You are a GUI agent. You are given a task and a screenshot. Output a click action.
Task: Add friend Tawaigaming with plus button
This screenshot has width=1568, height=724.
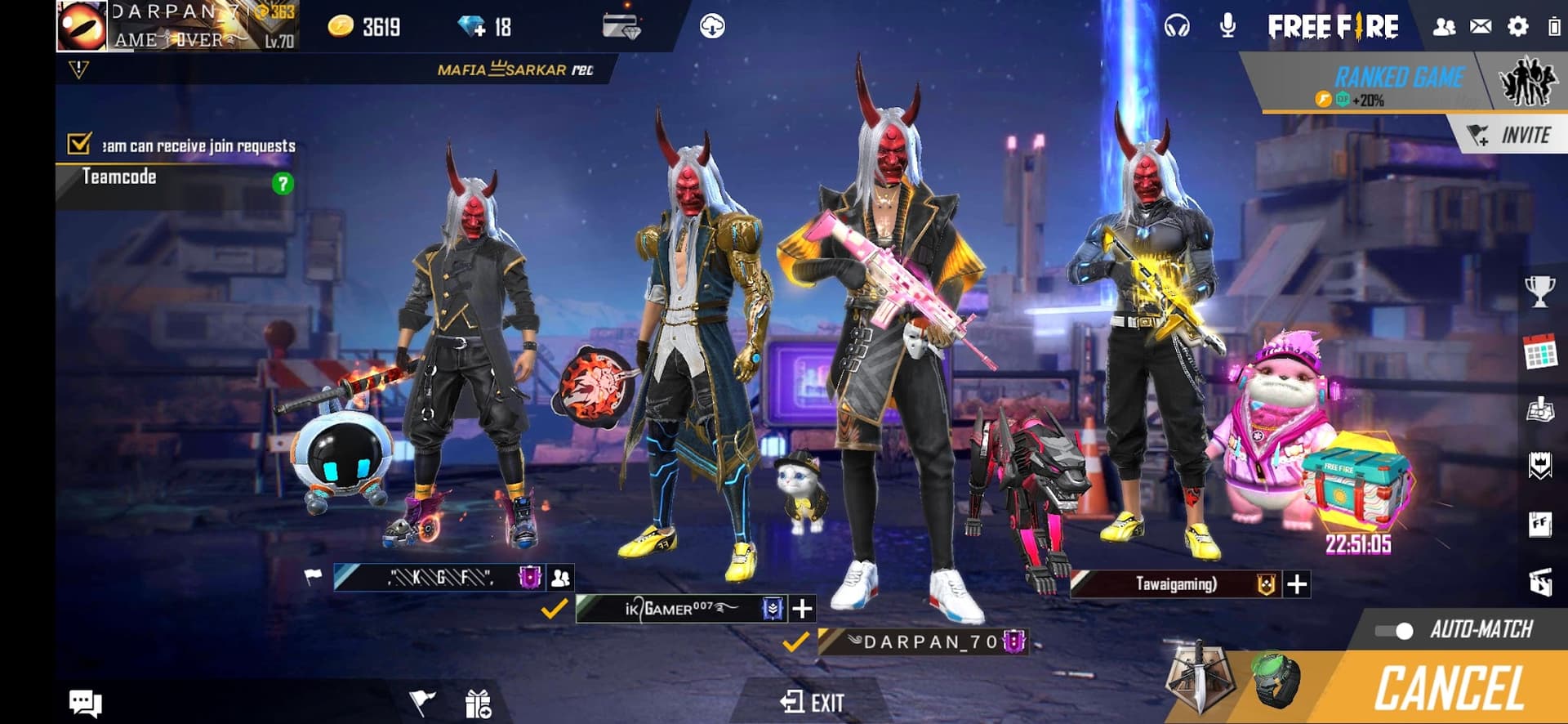click(1297, 584)
